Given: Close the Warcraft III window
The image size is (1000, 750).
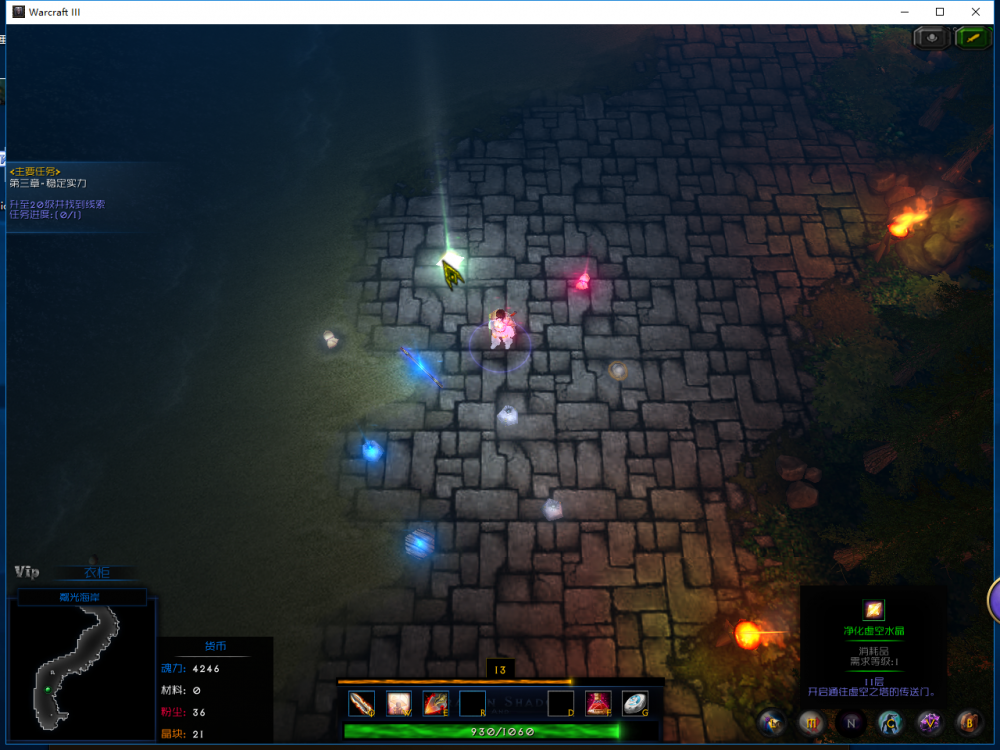Looking at the screenshot, I should (x=976, y=12).
